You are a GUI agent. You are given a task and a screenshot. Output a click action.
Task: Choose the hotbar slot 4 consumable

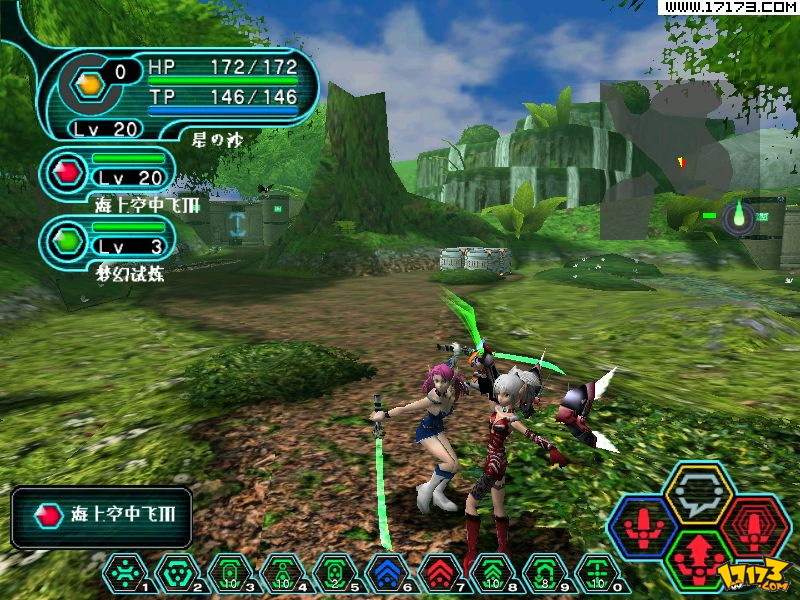click(x=281, y=574)
